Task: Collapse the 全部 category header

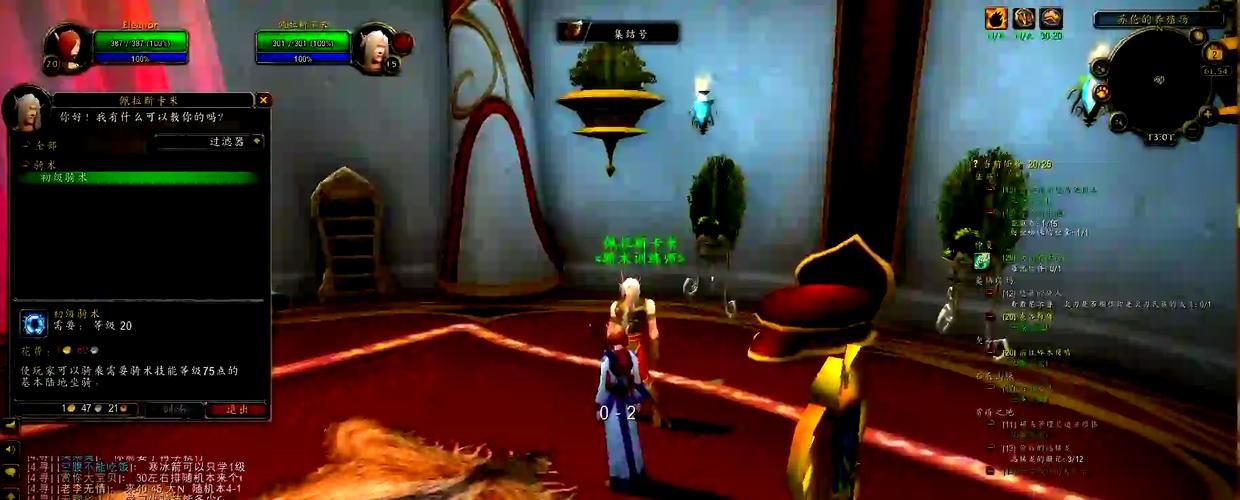Action: 23,145
